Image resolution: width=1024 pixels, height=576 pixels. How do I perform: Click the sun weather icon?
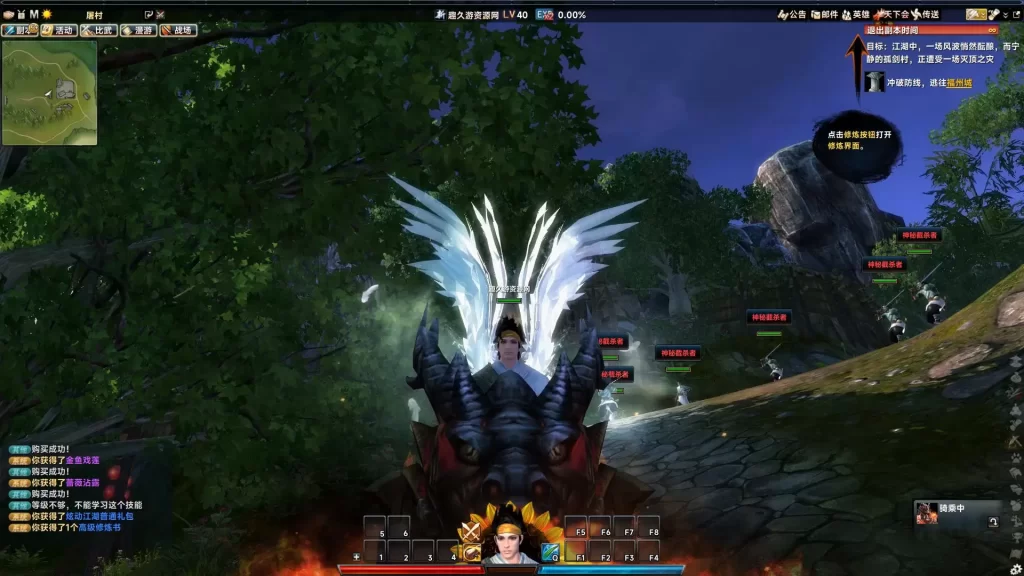(x=46, y=14)
